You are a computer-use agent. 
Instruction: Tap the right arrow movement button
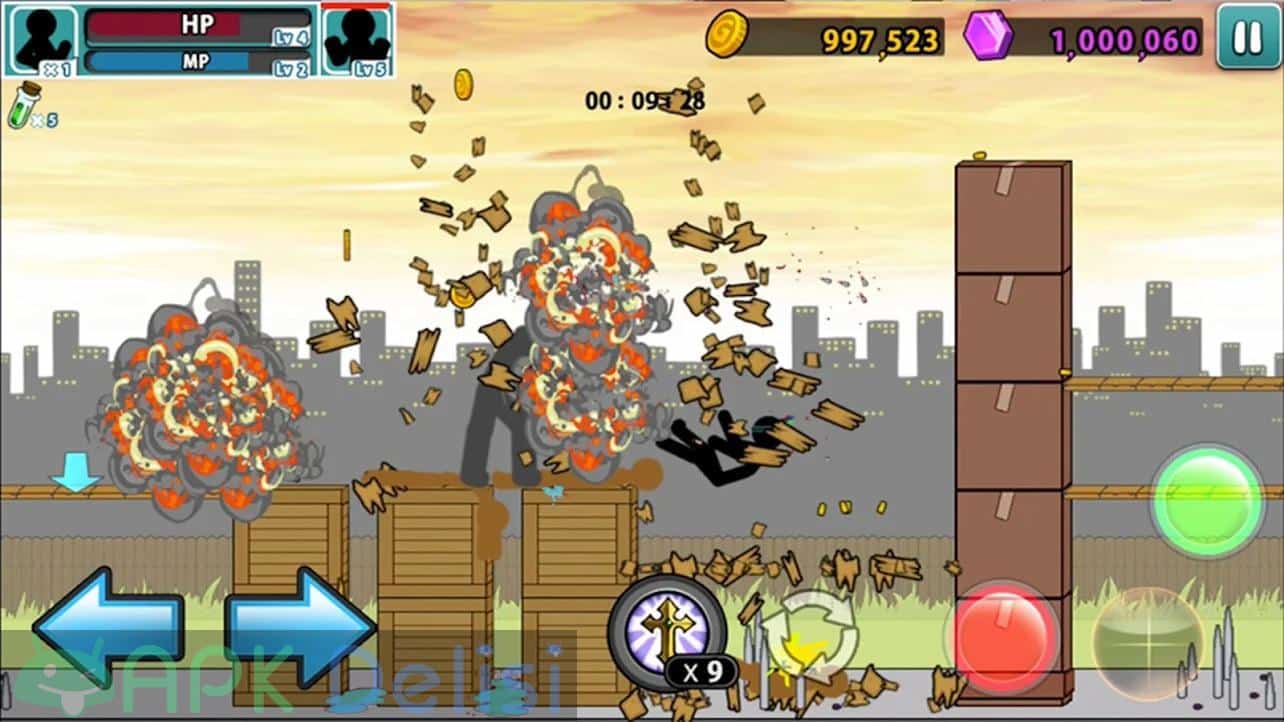pos(300,626)
